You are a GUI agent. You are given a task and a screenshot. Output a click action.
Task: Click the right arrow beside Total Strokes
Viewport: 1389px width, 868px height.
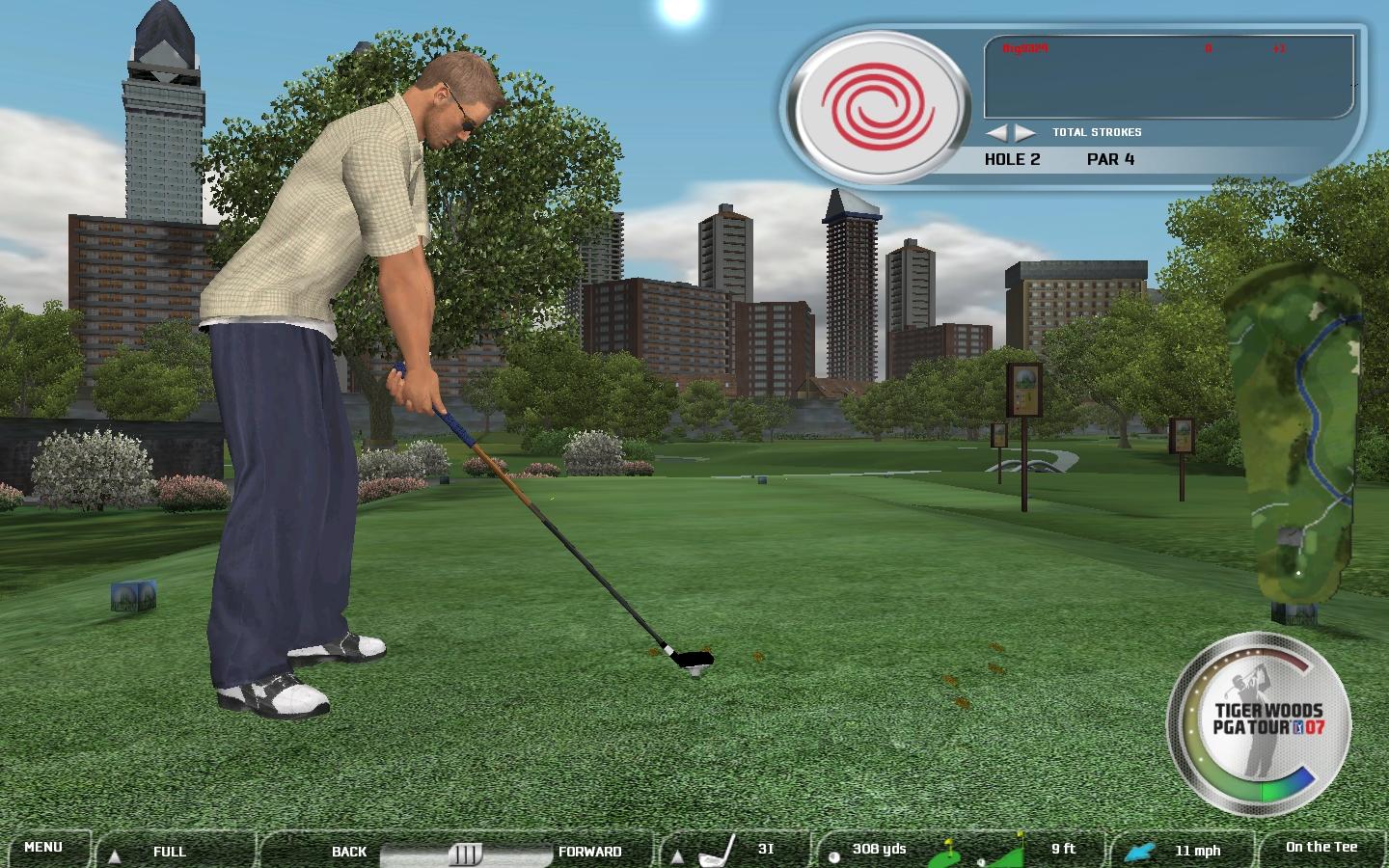(1024, 132)
